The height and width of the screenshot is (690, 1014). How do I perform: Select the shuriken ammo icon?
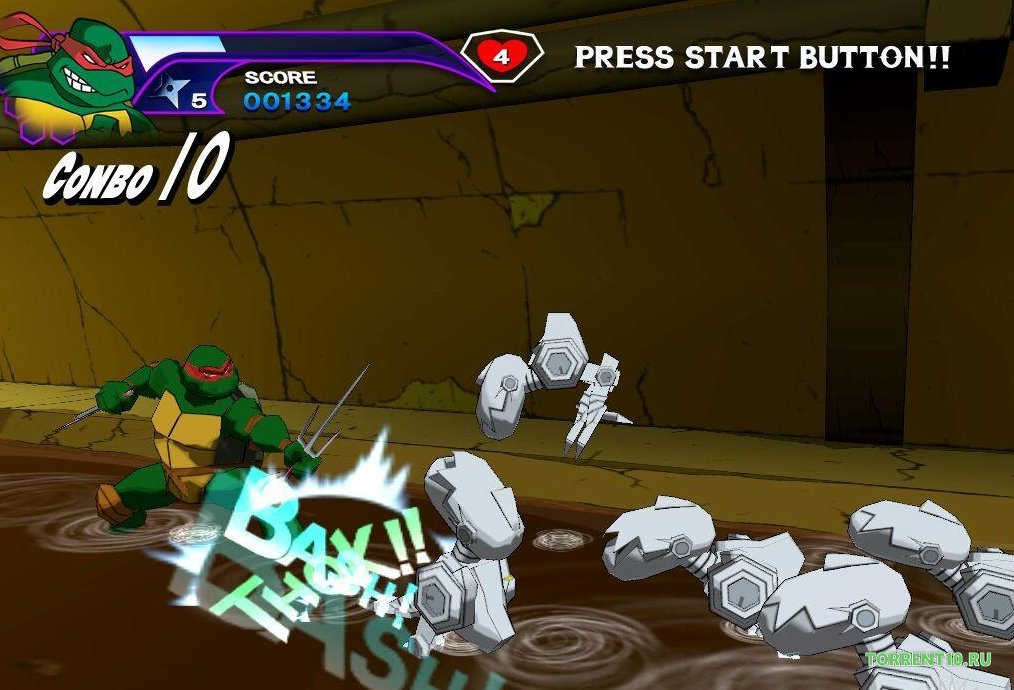click(172, 92)
